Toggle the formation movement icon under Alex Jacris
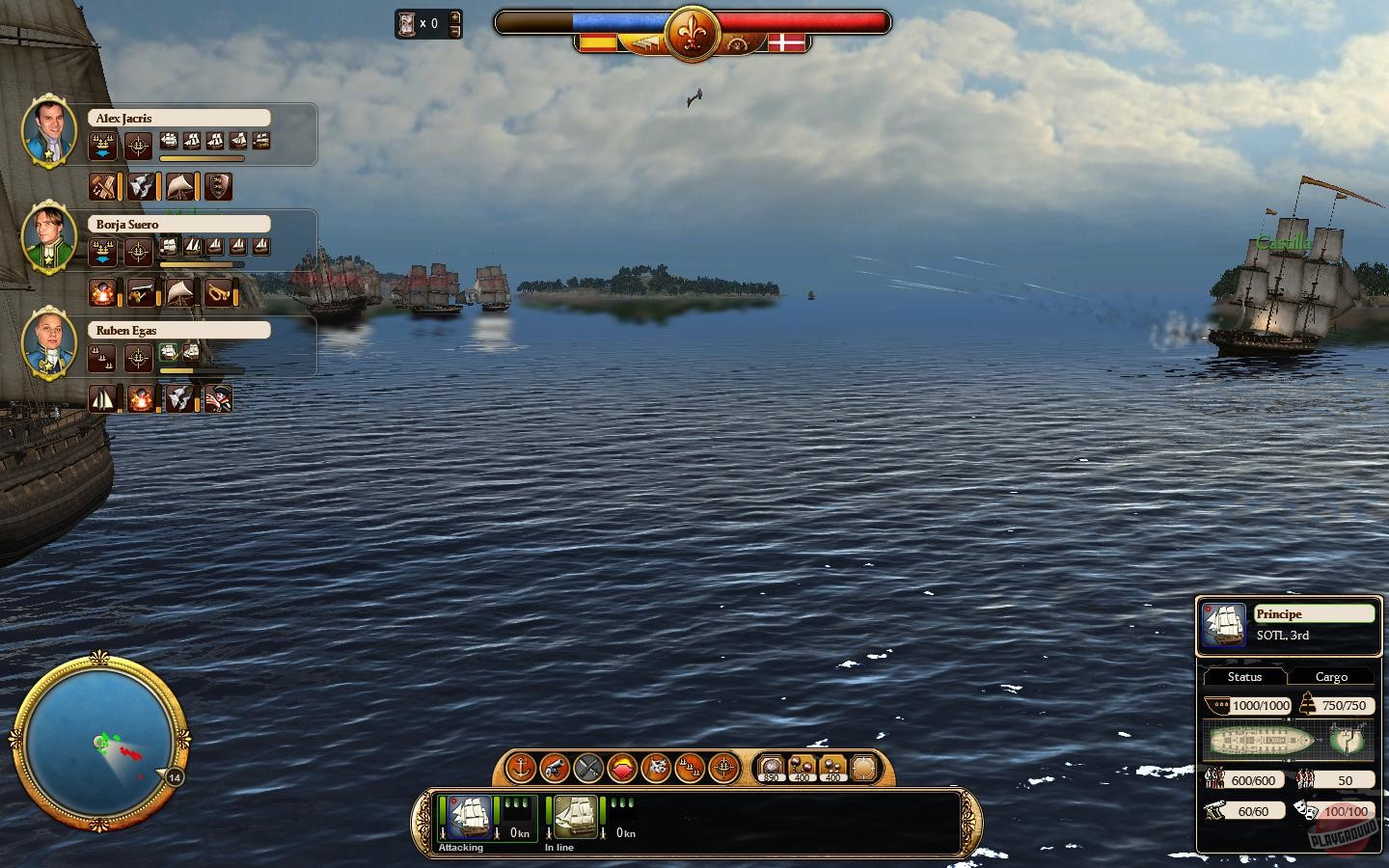1389x868 pixels. pos(103,145)
